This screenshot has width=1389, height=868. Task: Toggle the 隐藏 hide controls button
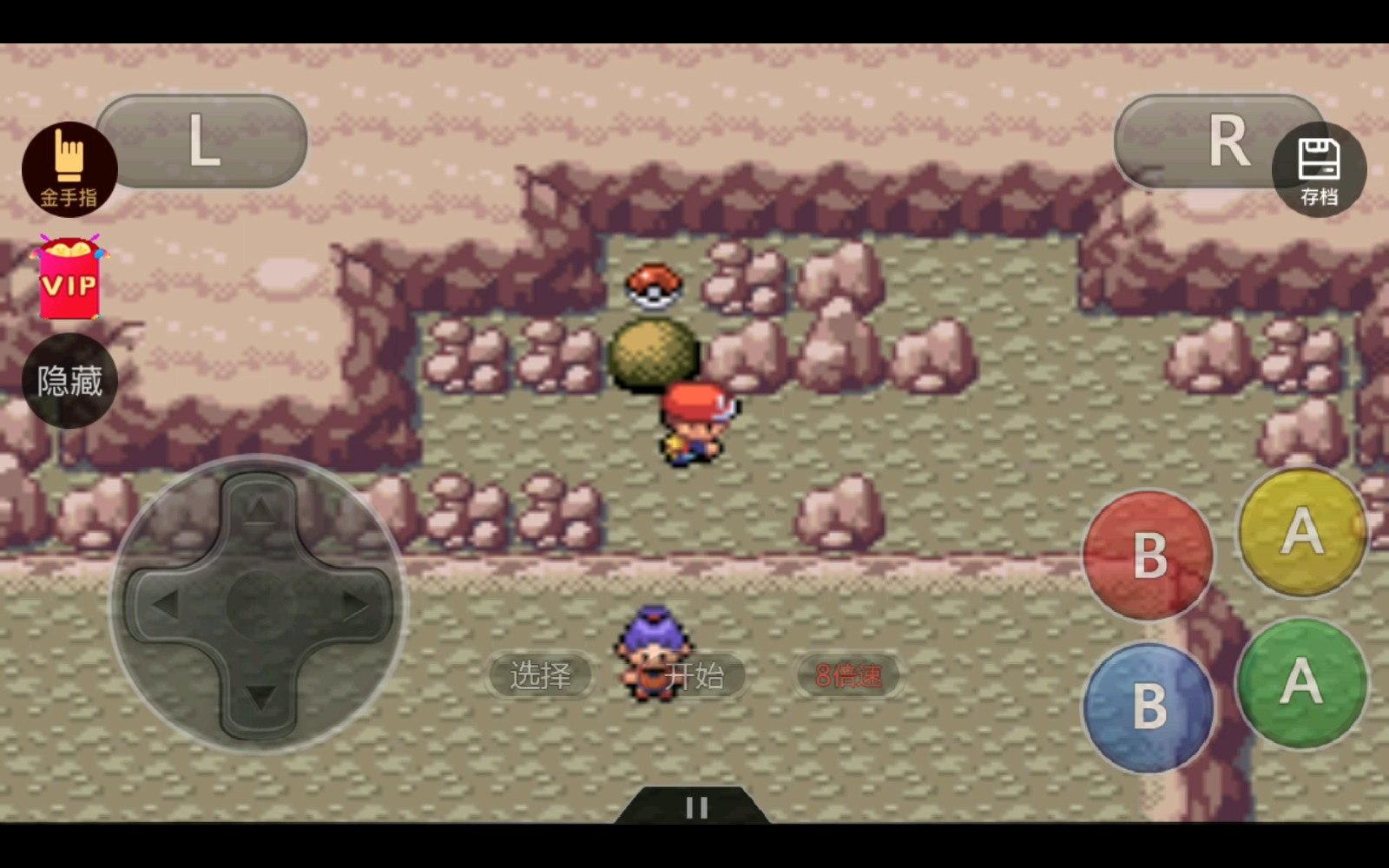click(x=69, y=381)
